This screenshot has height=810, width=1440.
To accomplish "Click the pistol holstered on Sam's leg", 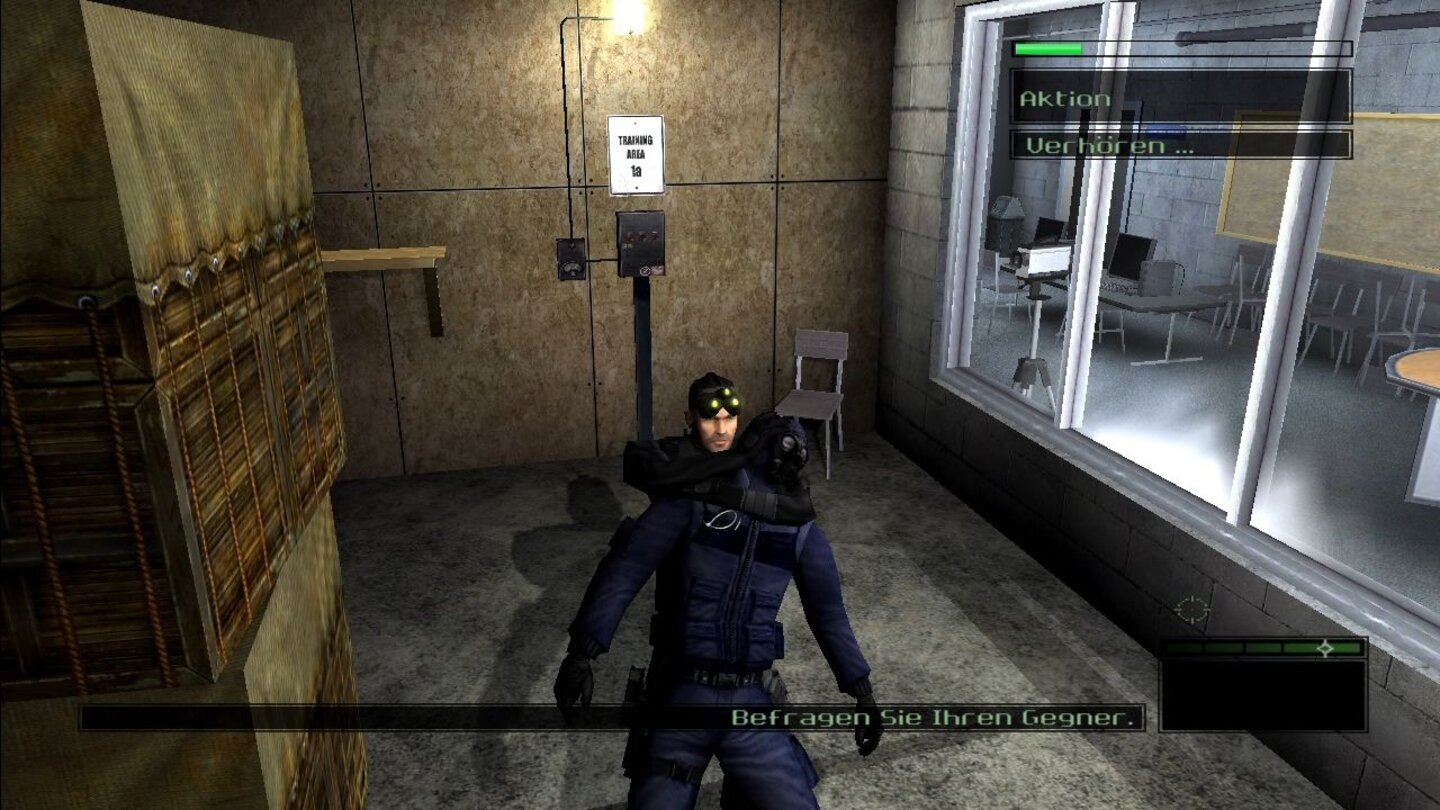I will pos(637,675).
